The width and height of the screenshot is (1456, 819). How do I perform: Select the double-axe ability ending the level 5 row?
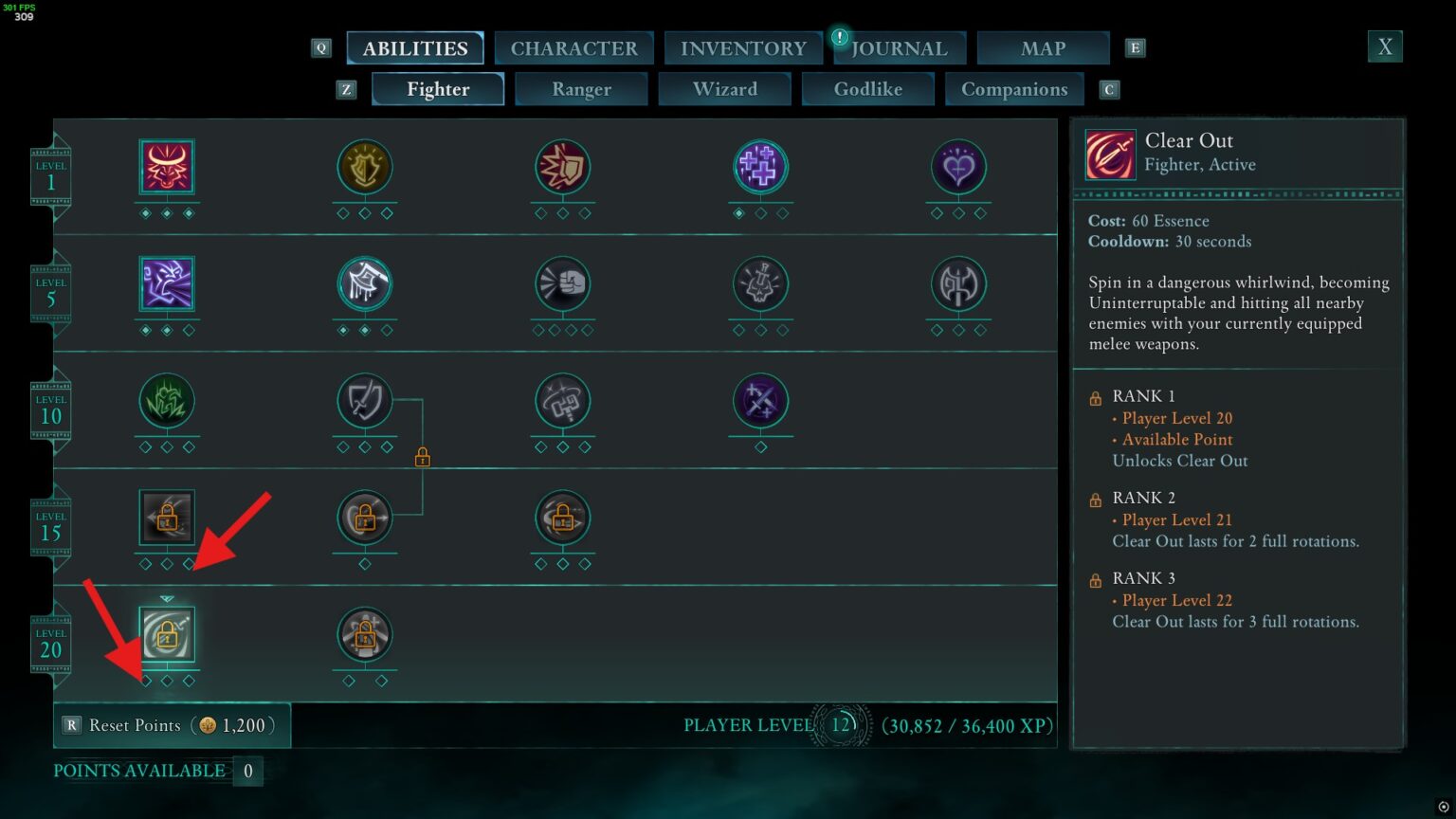(x=958, y=285)
